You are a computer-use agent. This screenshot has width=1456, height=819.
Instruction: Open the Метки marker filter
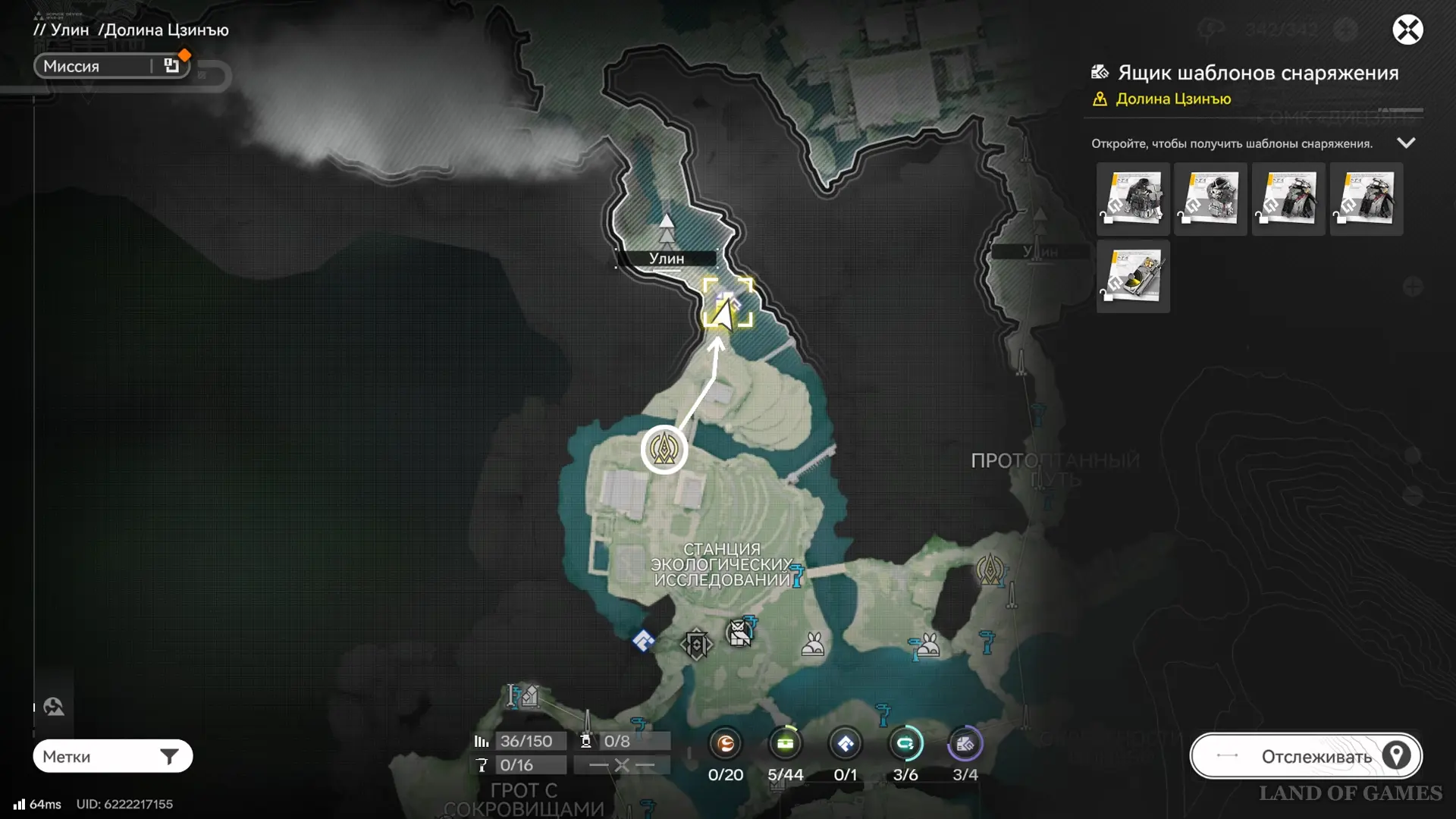coord(112,756)
